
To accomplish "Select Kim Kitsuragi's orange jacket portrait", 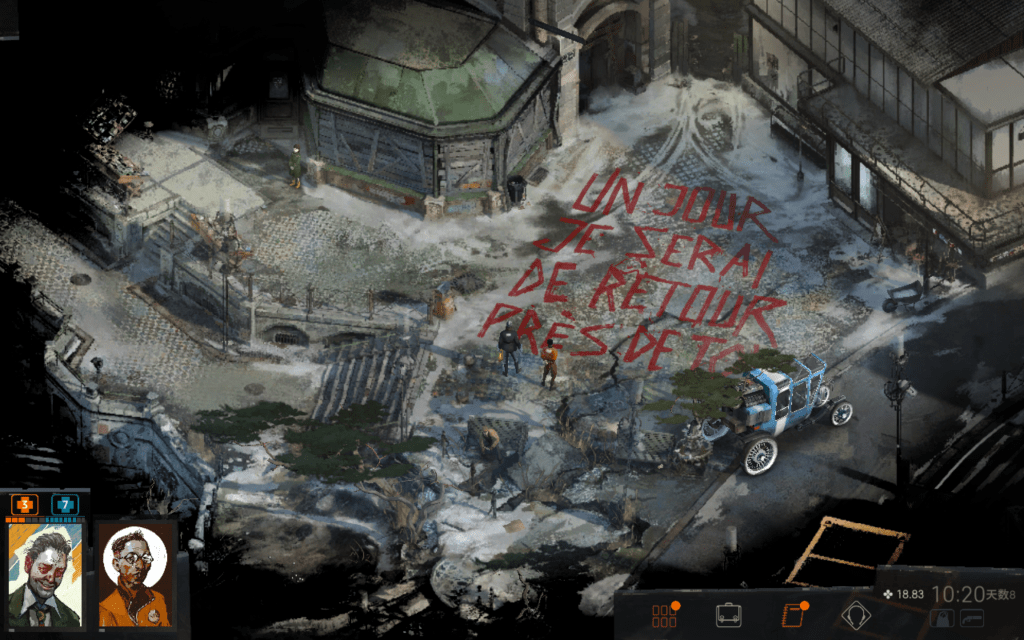I will pyautogui.click(x=134, y=575).
